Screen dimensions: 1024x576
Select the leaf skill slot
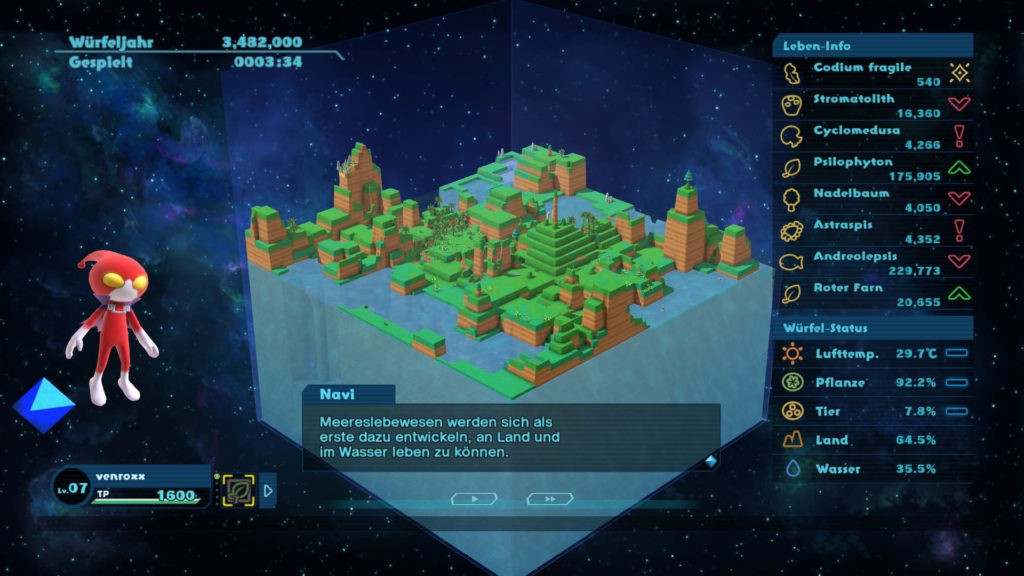coord(238,490)
